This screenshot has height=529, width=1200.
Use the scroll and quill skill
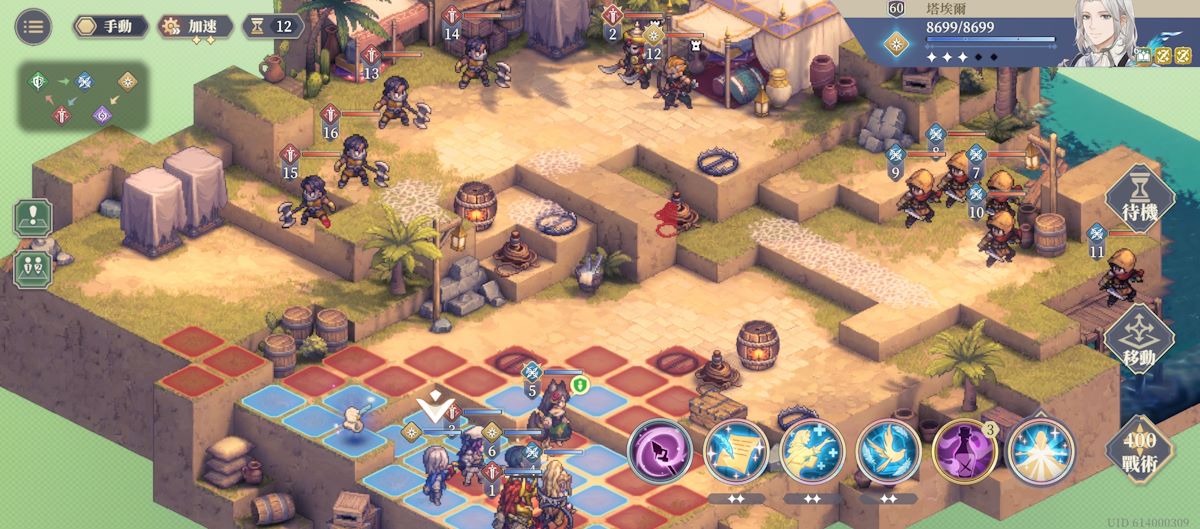pyautogui.click(x=736, y=452)
